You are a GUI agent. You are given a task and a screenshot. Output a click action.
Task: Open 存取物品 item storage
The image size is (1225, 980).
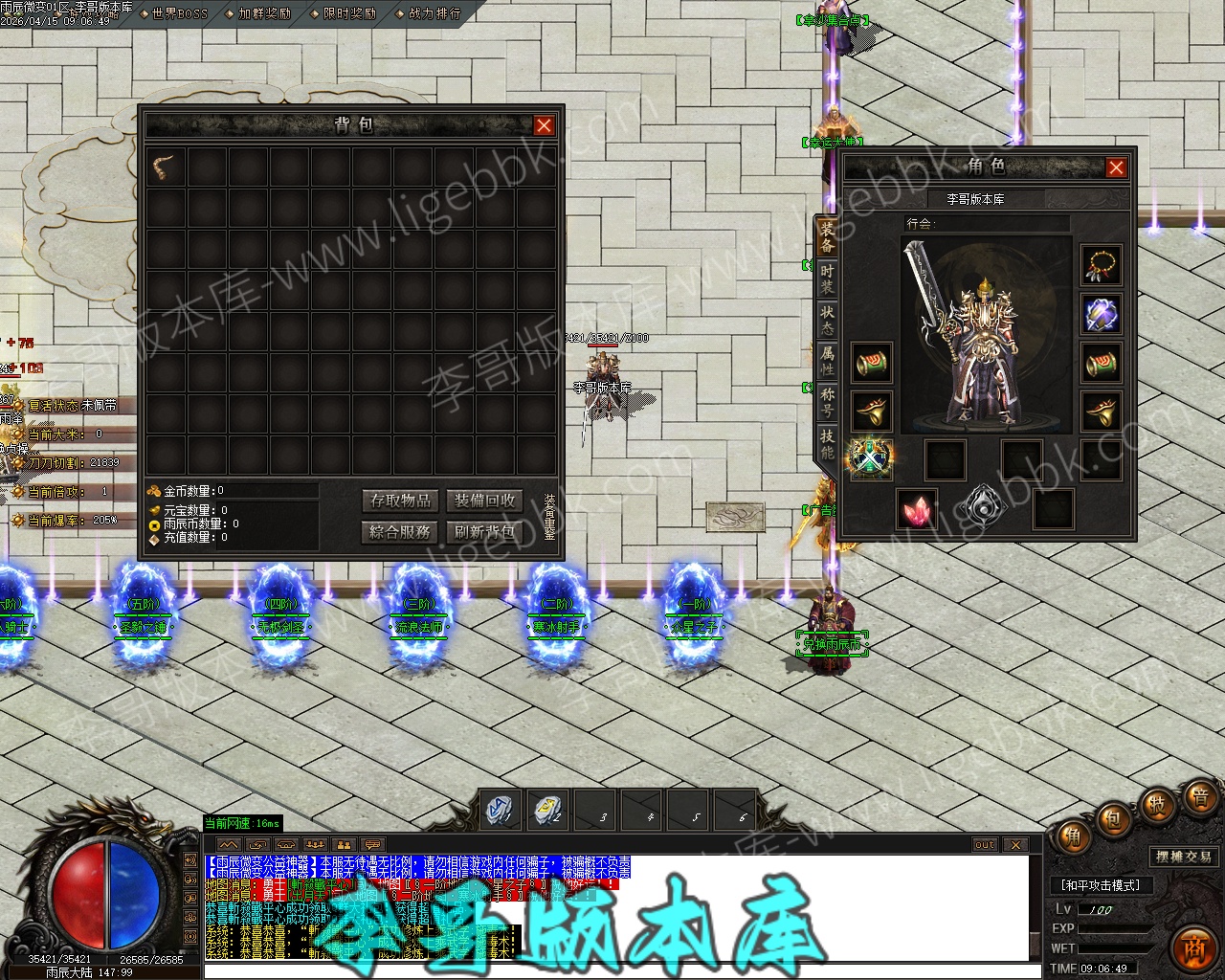pyautogui.click(x=401, y=501)
